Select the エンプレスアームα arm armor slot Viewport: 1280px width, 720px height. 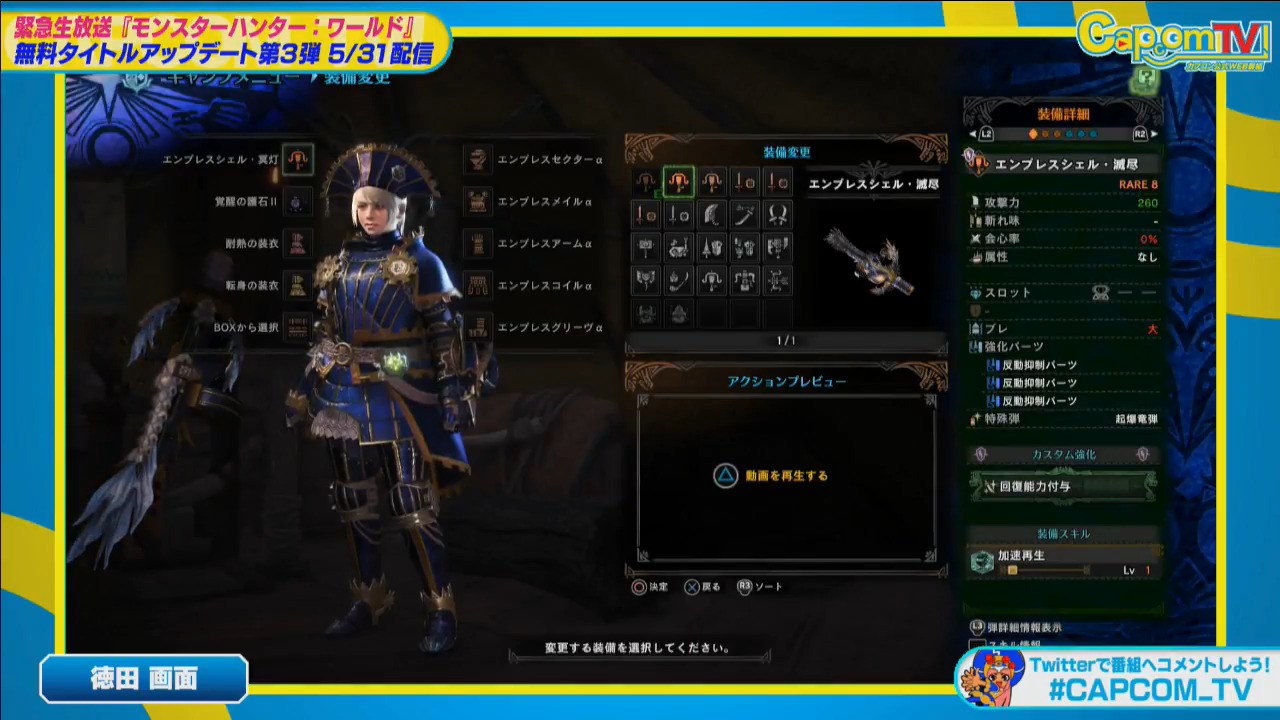pos(479,243)
